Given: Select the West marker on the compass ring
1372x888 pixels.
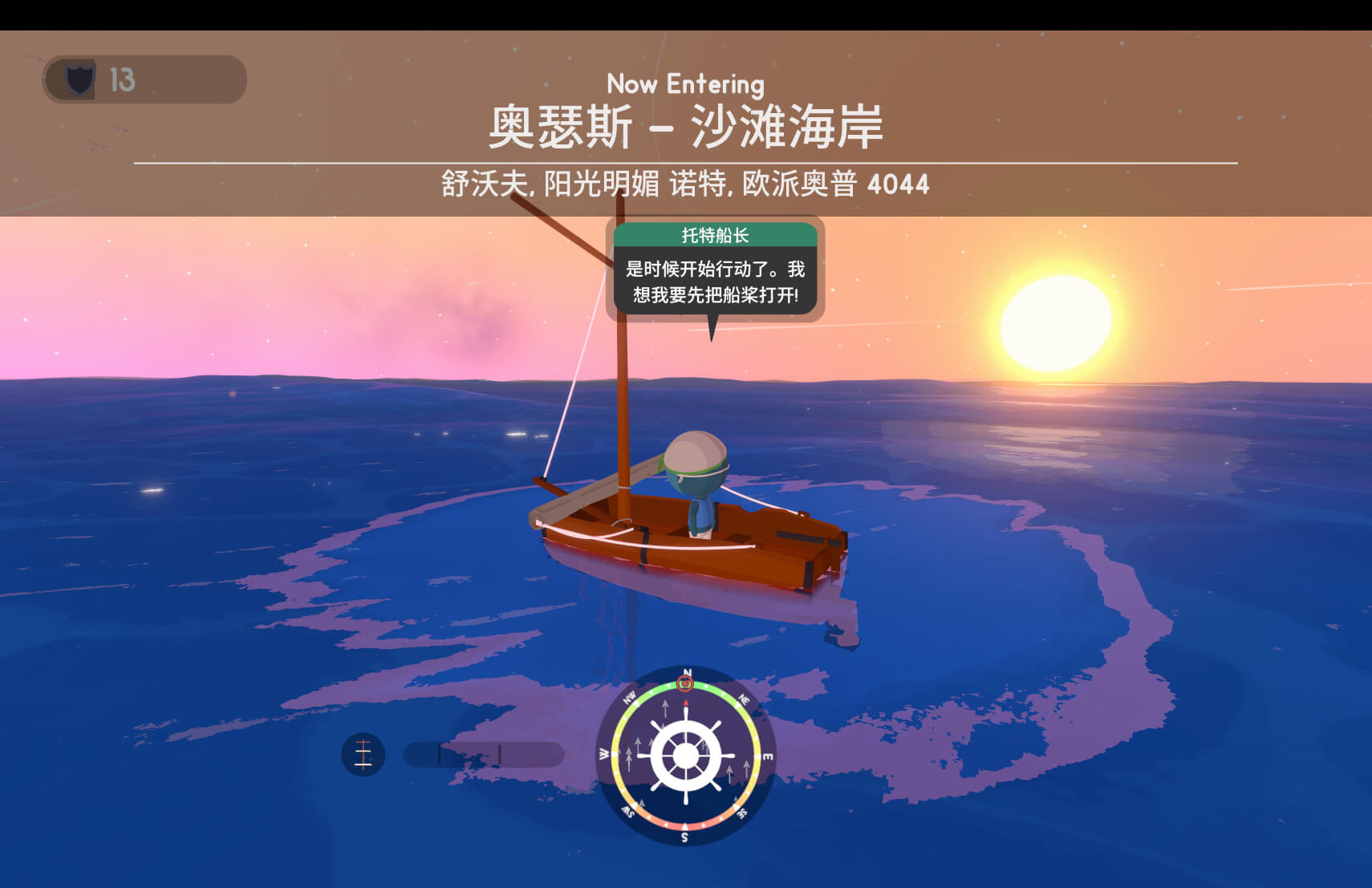Looking at the screenshot, I should click(x=603, y=753).
